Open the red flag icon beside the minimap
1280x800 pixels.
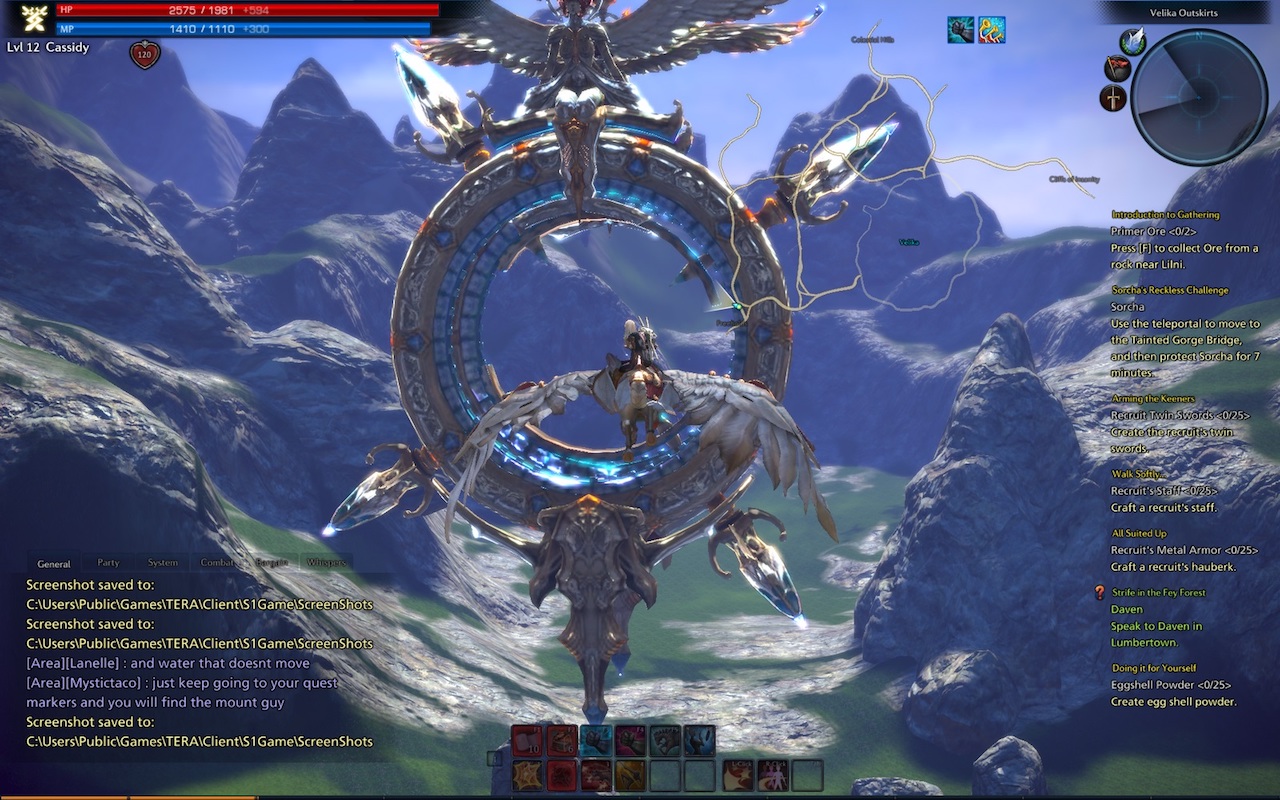tap(1117, 68)
